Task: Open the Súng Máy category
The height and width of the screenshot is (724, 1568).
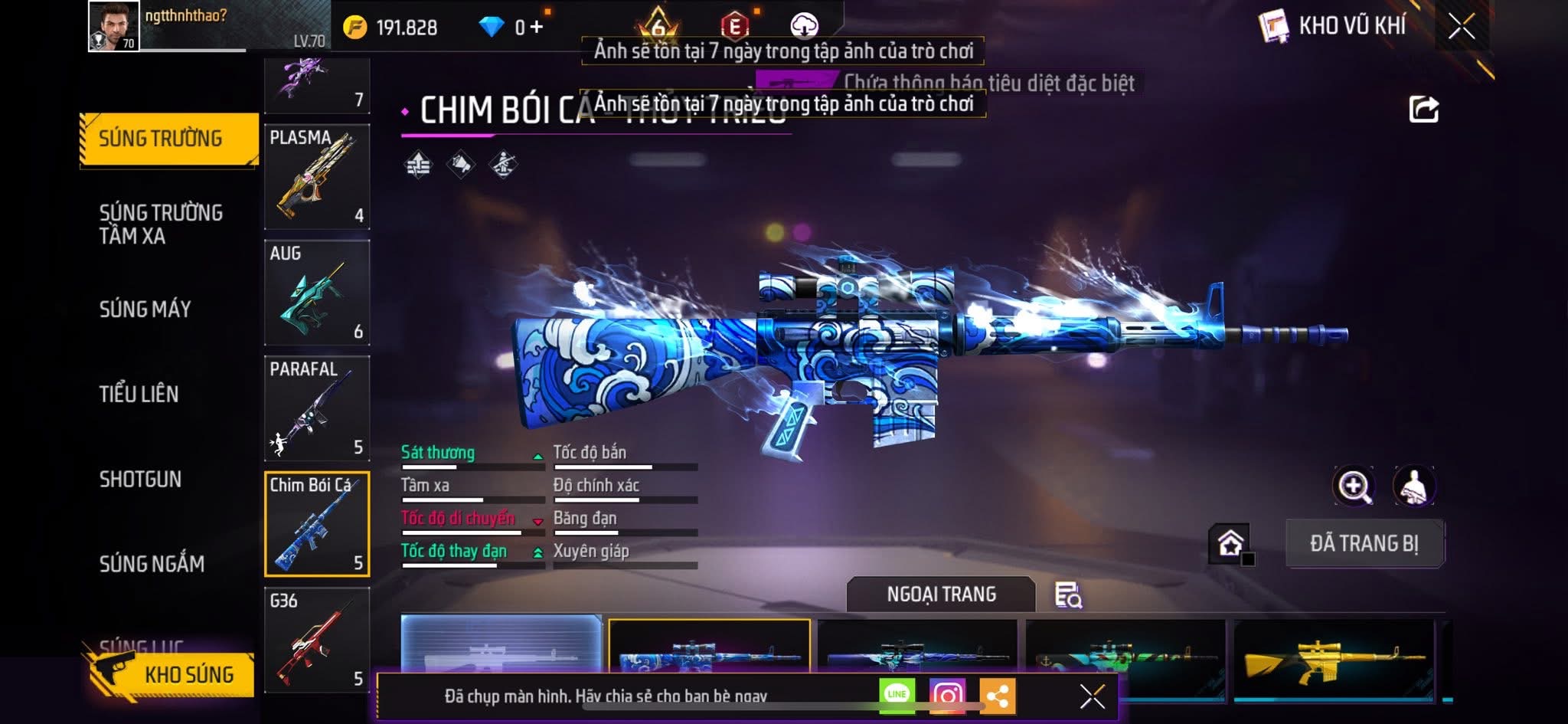Action: (x=145, y=309)
